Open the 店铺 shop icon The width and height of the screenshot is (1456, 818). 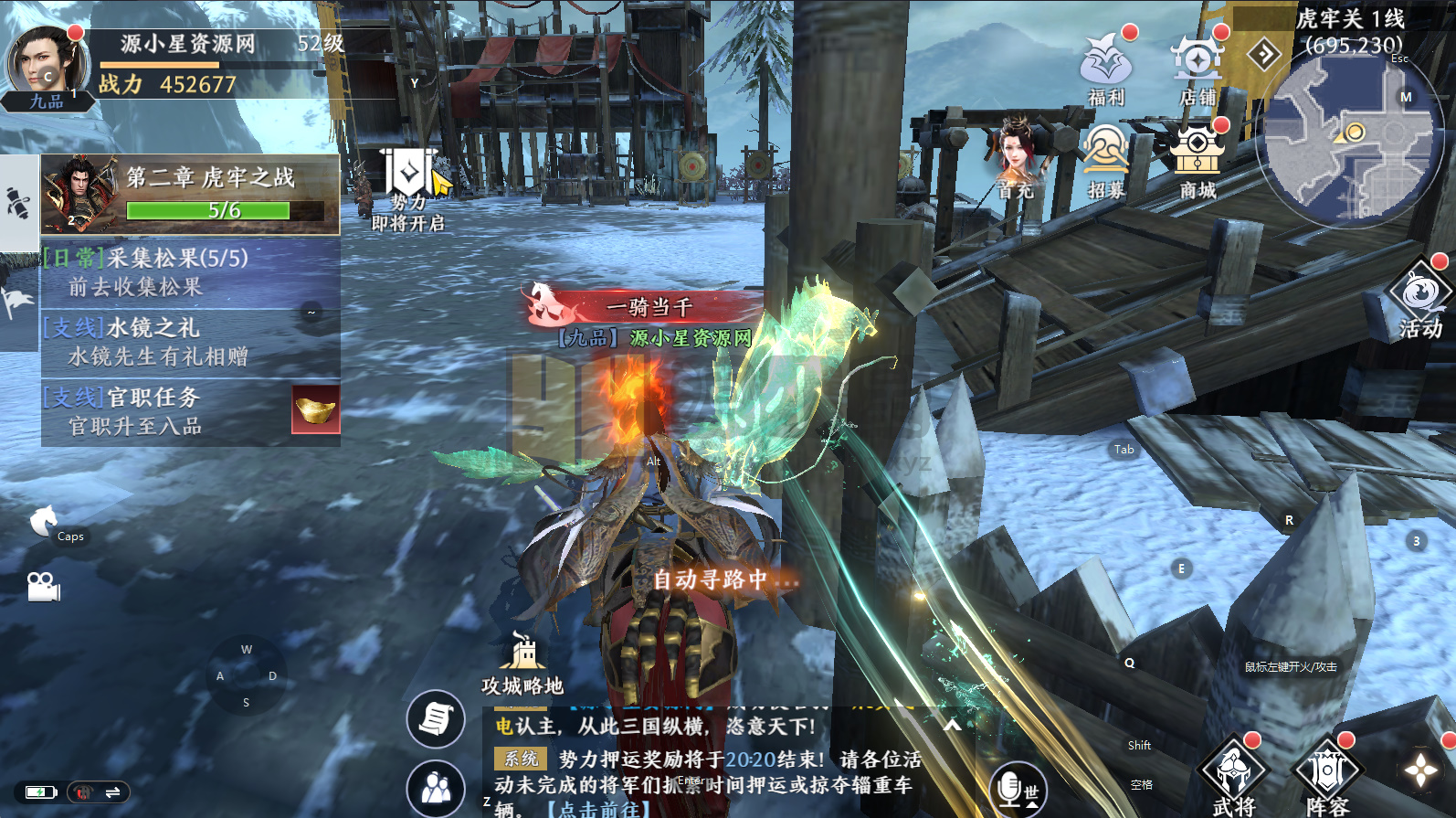point(1198,62)
